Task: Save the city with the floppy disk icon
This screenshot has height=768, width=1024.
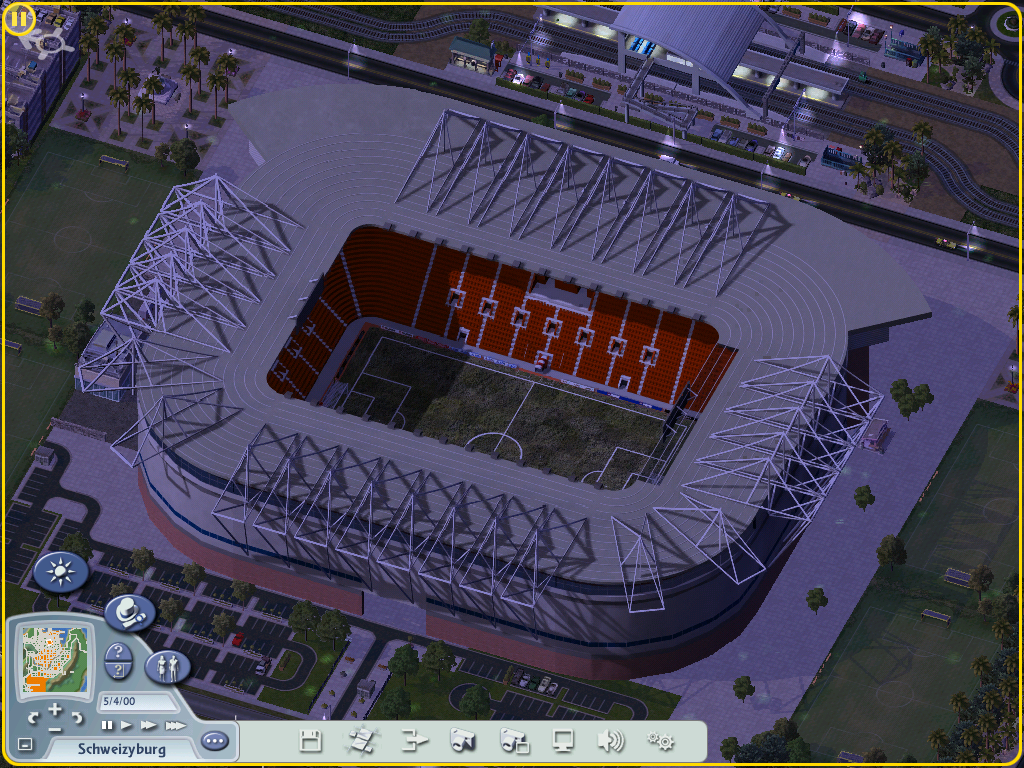Action: (311, 741)
